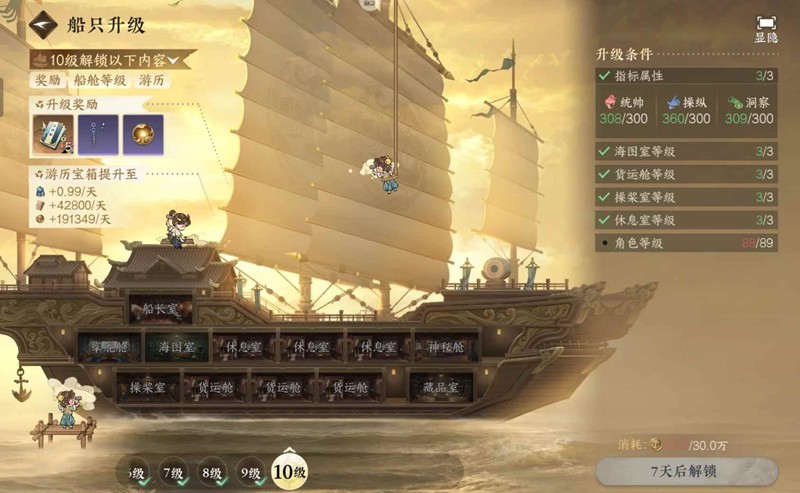Image resolution: width=800 pixels, height=493 pixels.
Task: Inspect the golden orb reward icon
Action: tap(143, 134)
